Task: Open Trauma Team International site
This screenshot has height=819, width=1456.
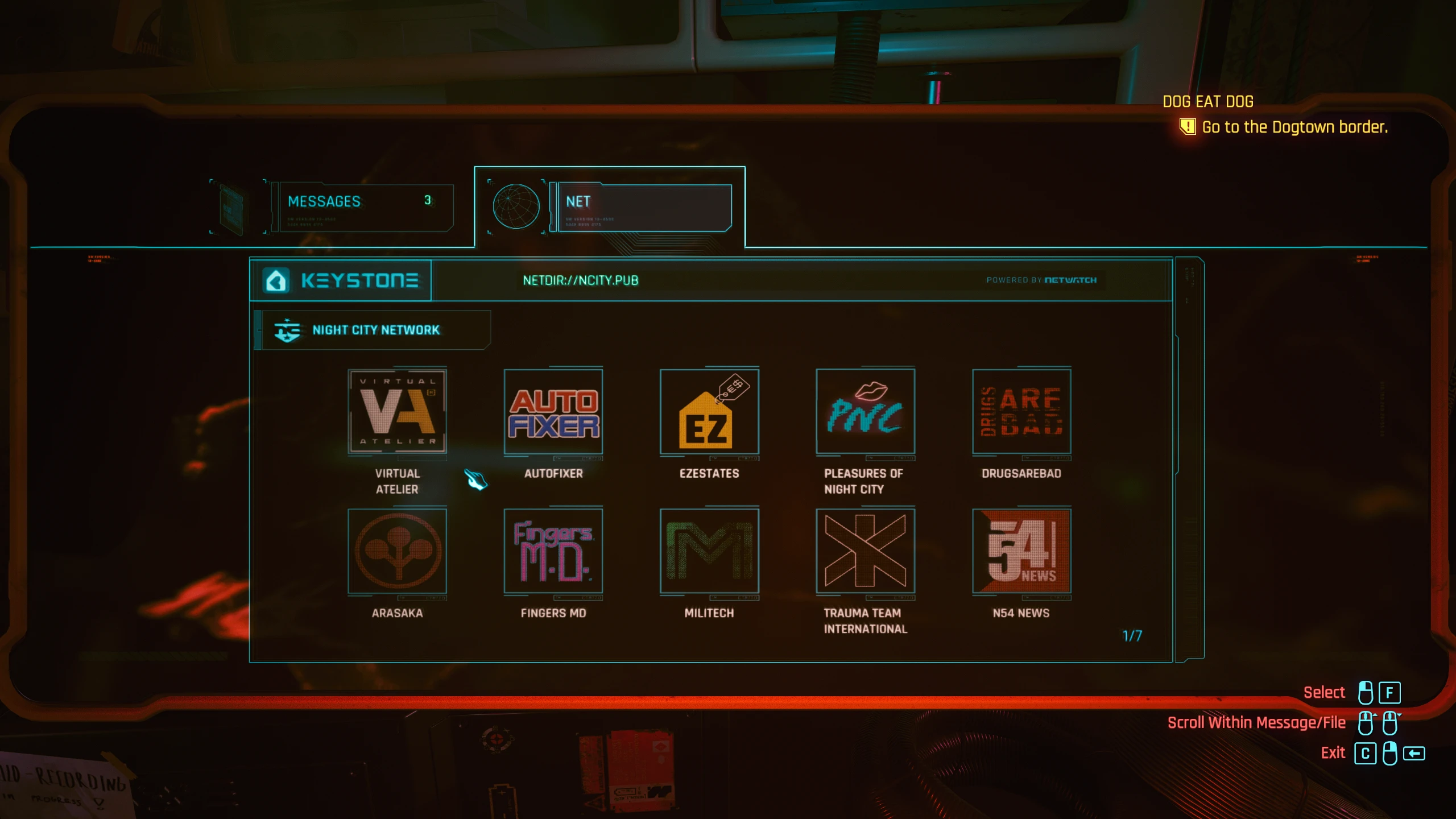Action: 865,551
